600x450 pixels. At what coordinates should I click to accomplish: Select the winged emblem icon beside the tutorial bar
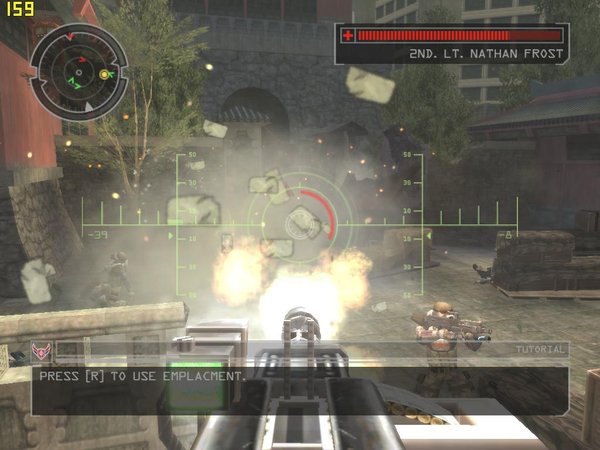(42, 351)
